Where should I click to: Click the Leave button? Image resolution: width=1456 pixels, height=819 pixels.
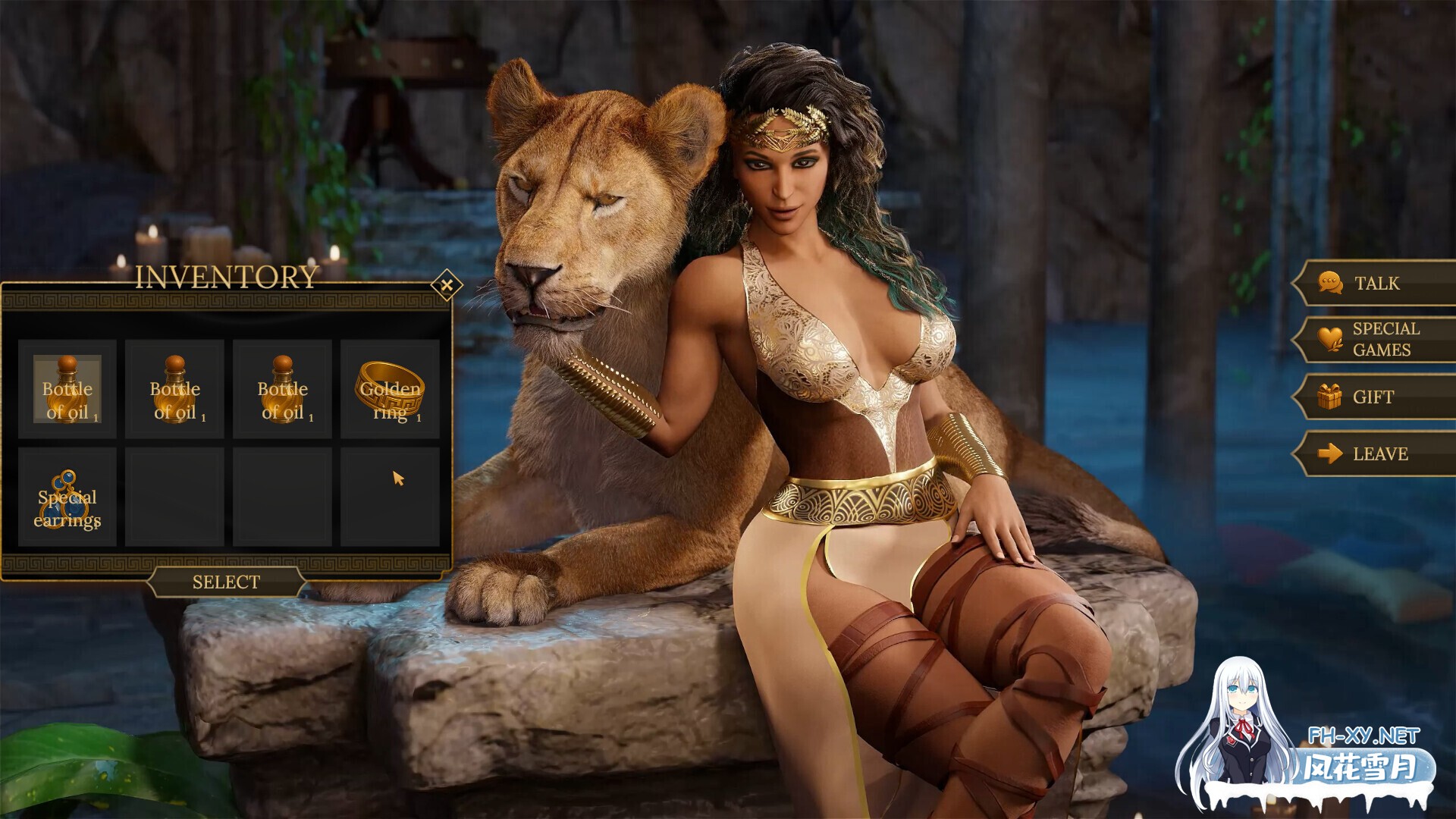click(1374, 453)
